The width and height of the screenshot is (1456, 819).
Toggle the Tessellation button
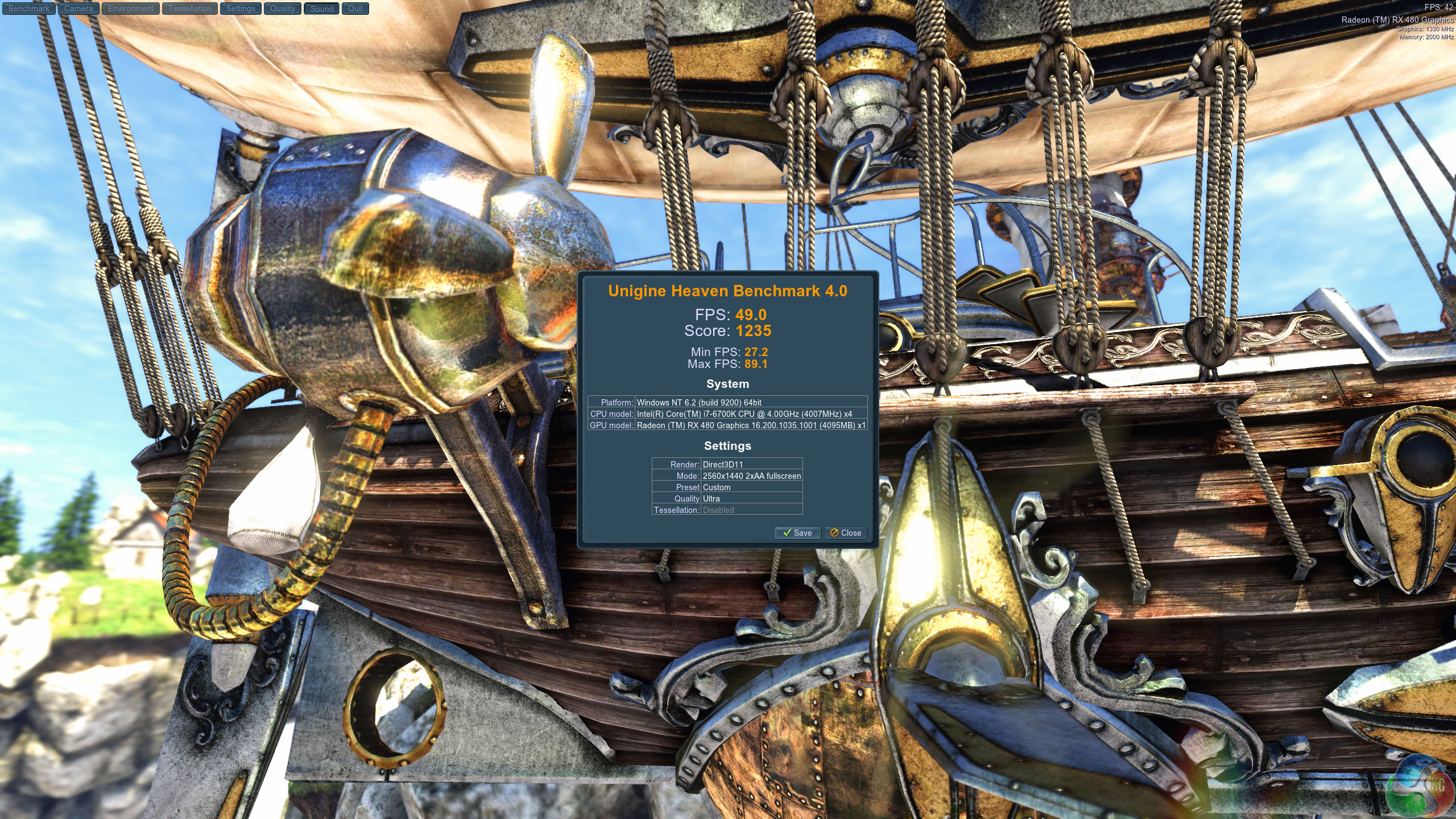(x=189, y=9)
